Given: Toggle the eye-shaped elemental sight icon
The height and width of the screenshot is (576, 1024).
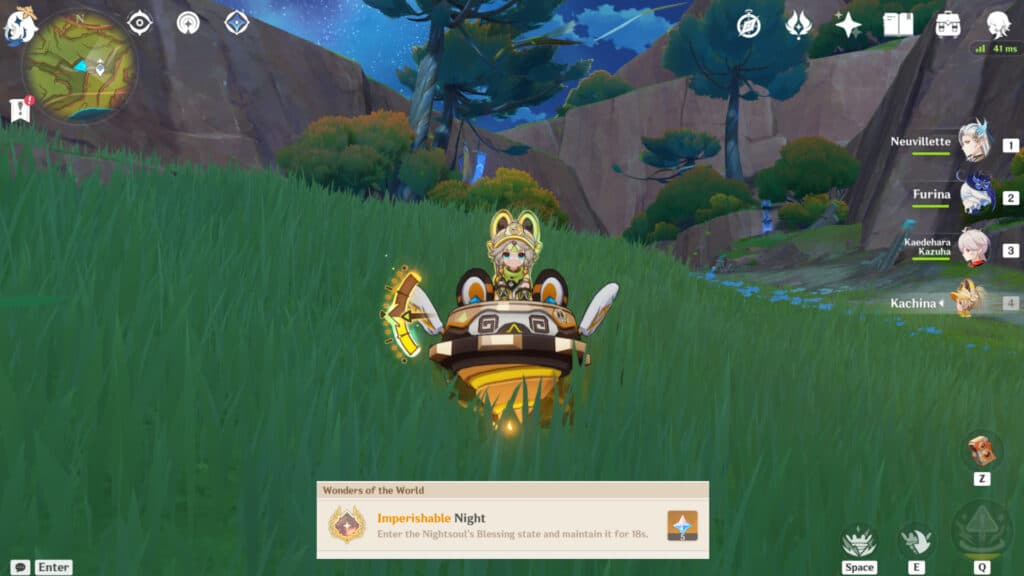Looking at the screenshot, I should [140, 23].
